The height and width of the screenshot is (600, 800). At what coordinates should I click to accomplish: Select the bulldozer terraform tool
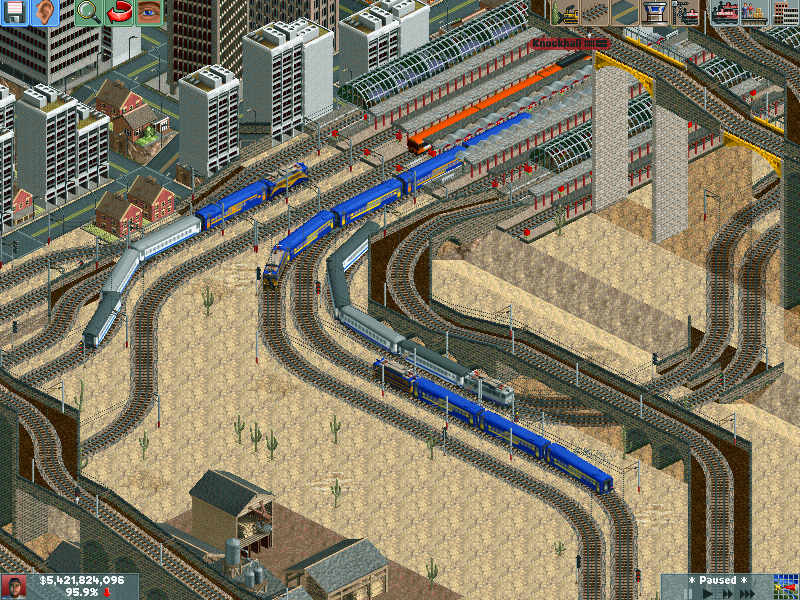click(x=566, y=13)
